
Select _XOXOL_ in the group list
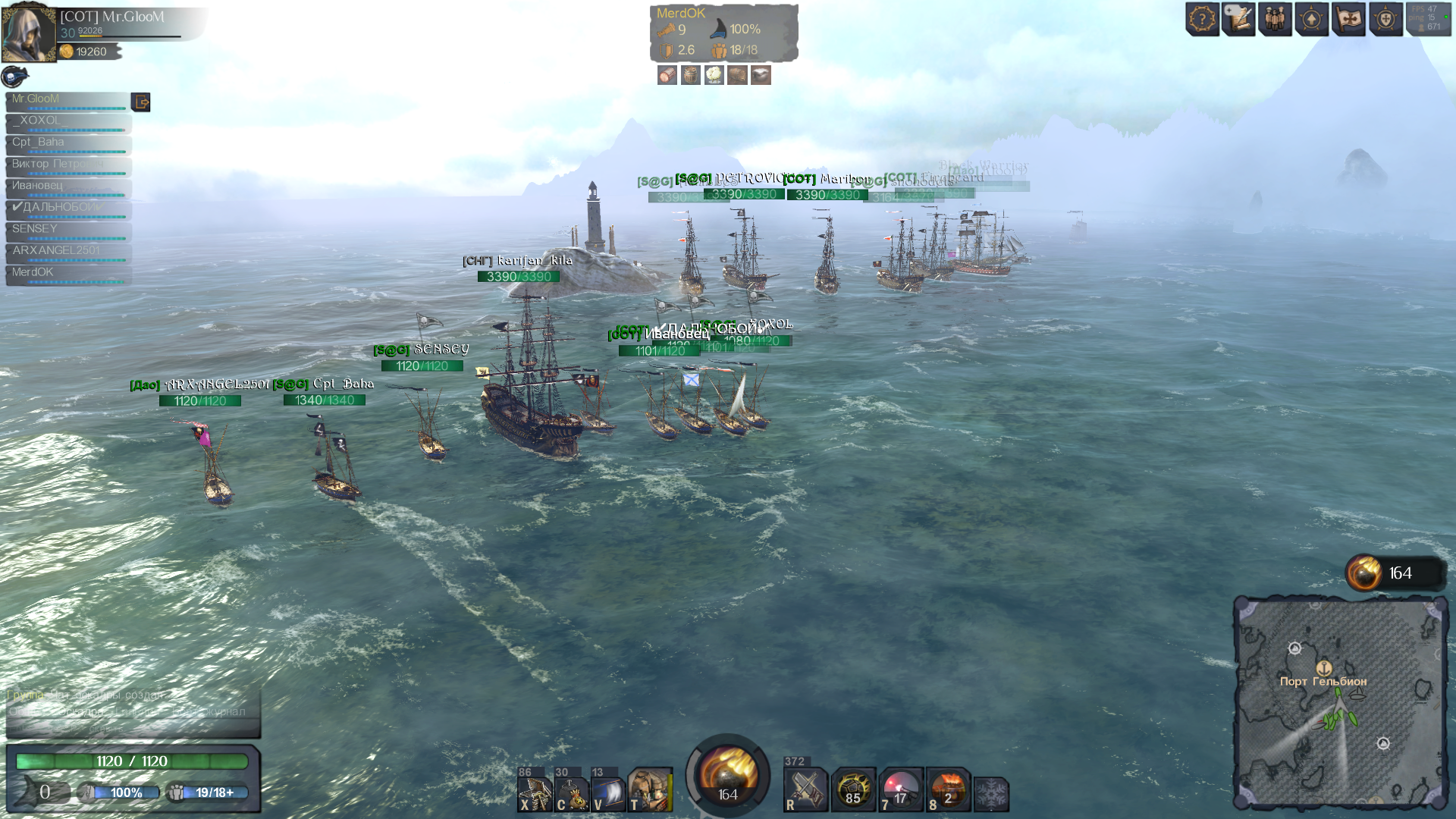68,121
